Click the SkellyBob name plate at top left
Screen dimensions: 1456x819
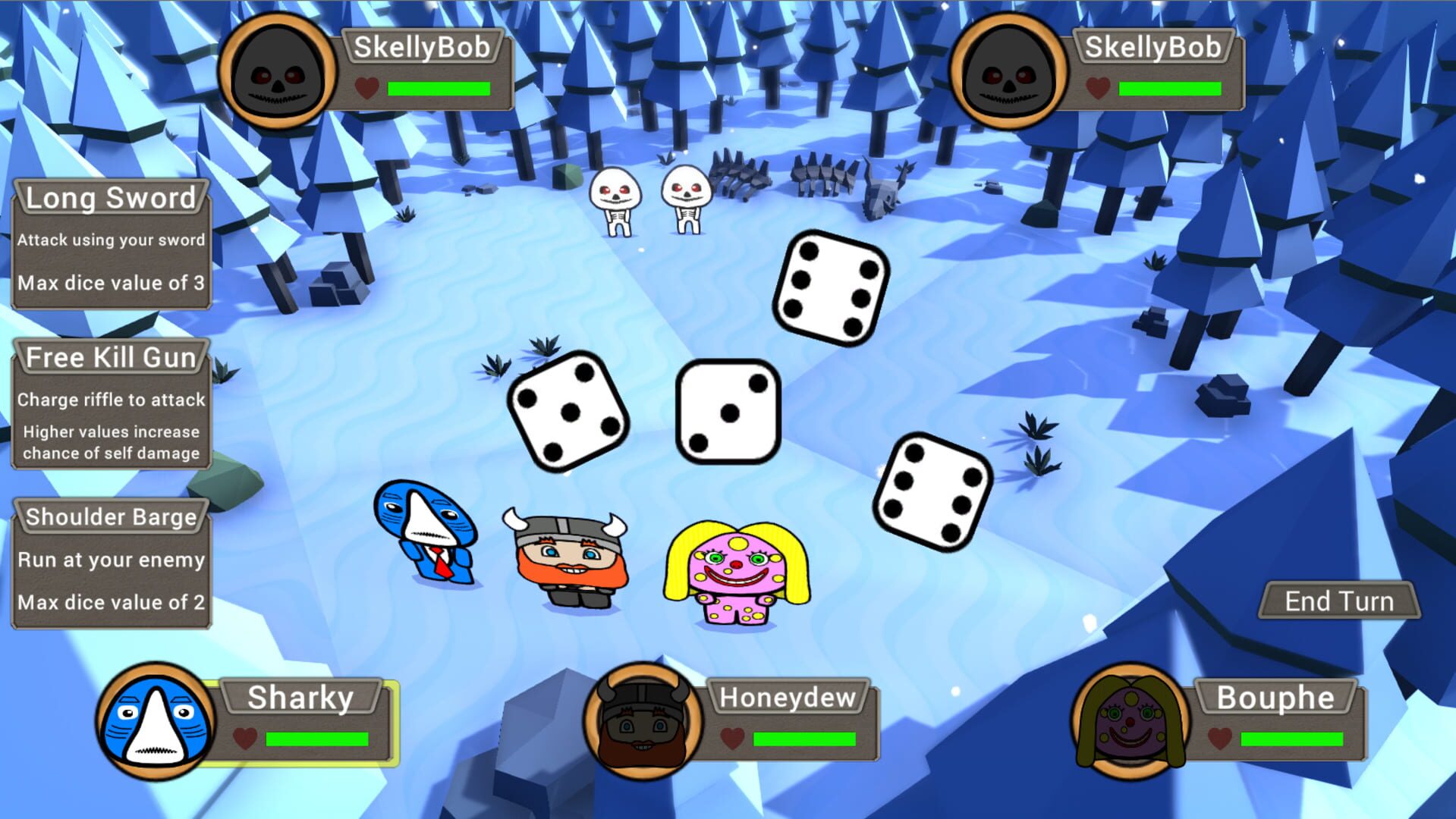pyautogui.click(x=425, y=45)
